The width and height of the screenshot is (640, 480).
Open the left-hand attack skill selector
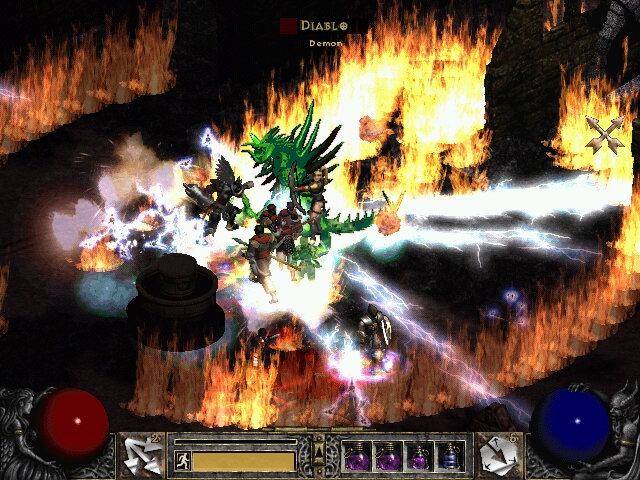click(x=139, y=455)
